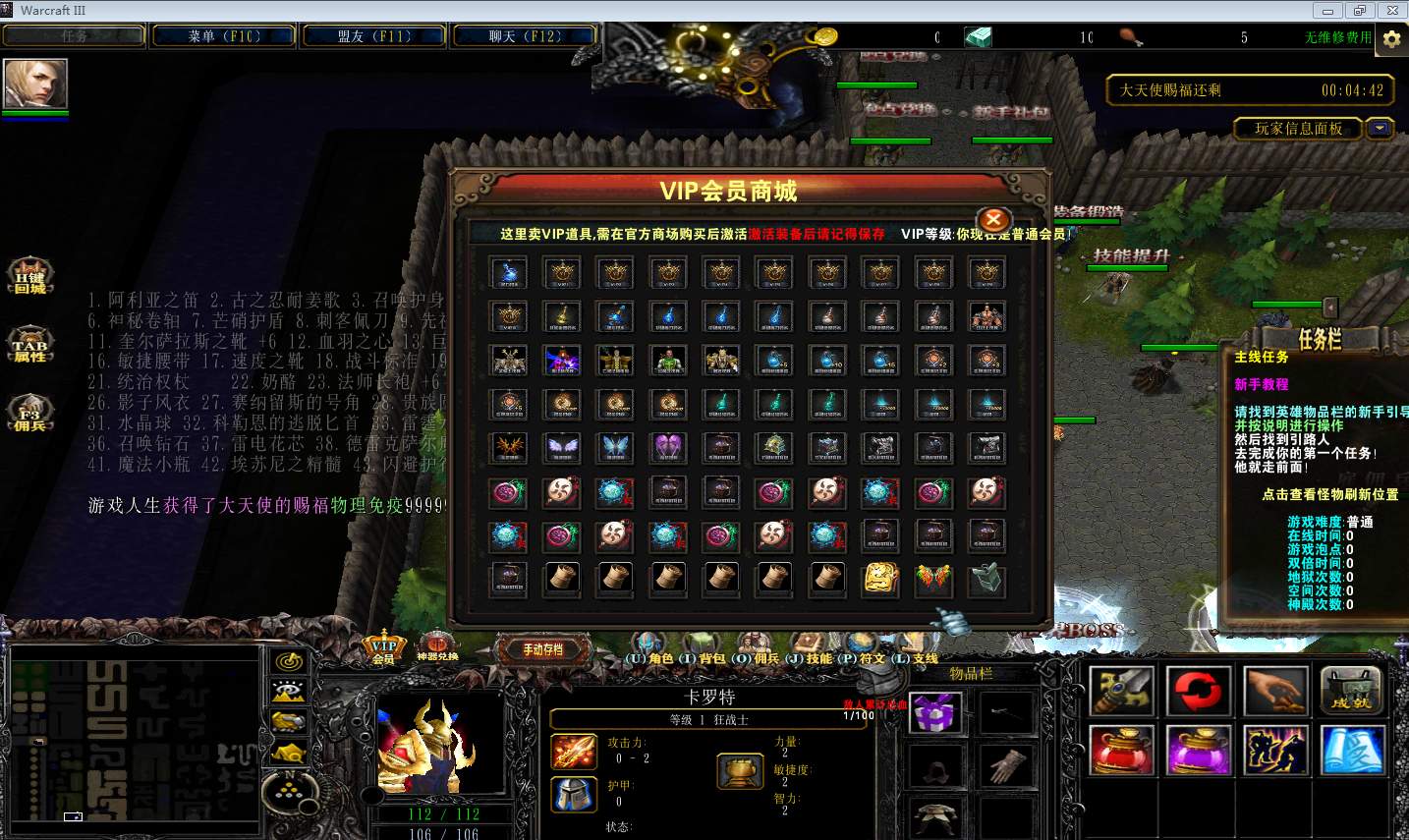1409x840 pixels.
Task: Click the red circular arrows command icon
Action: (1199, 691)
